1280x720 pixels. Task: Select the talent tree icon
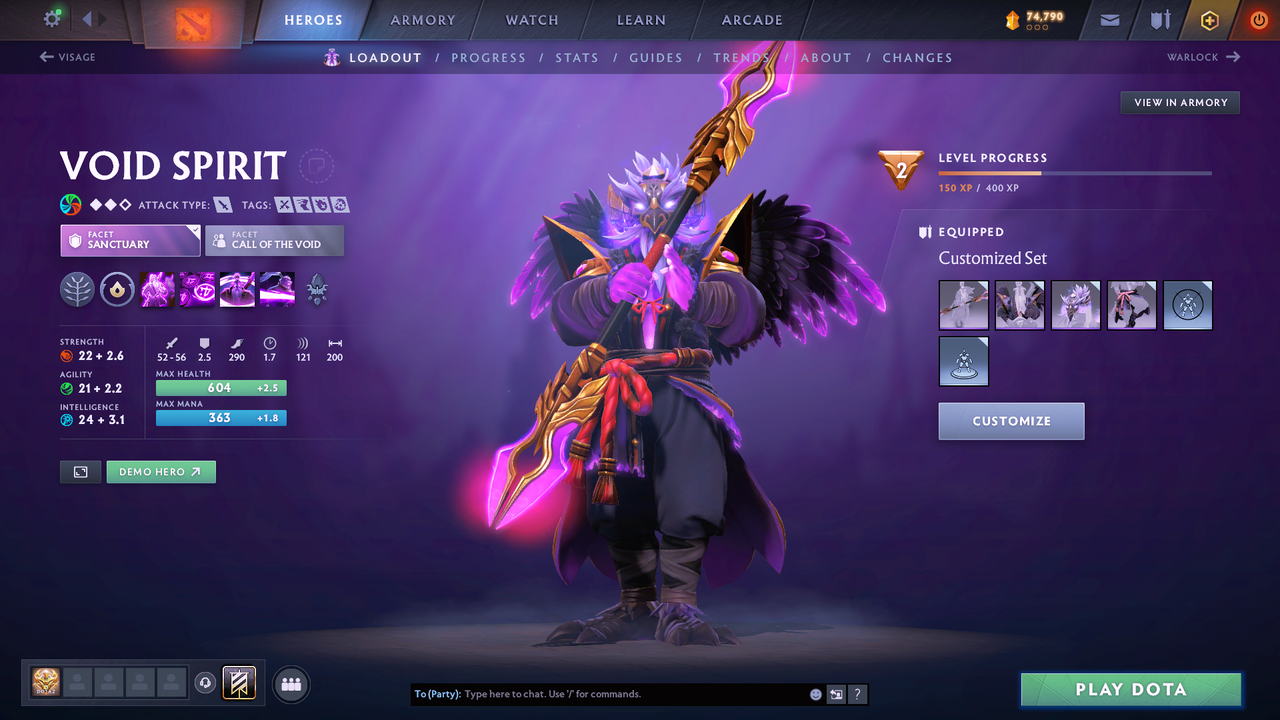click(77, 289)
